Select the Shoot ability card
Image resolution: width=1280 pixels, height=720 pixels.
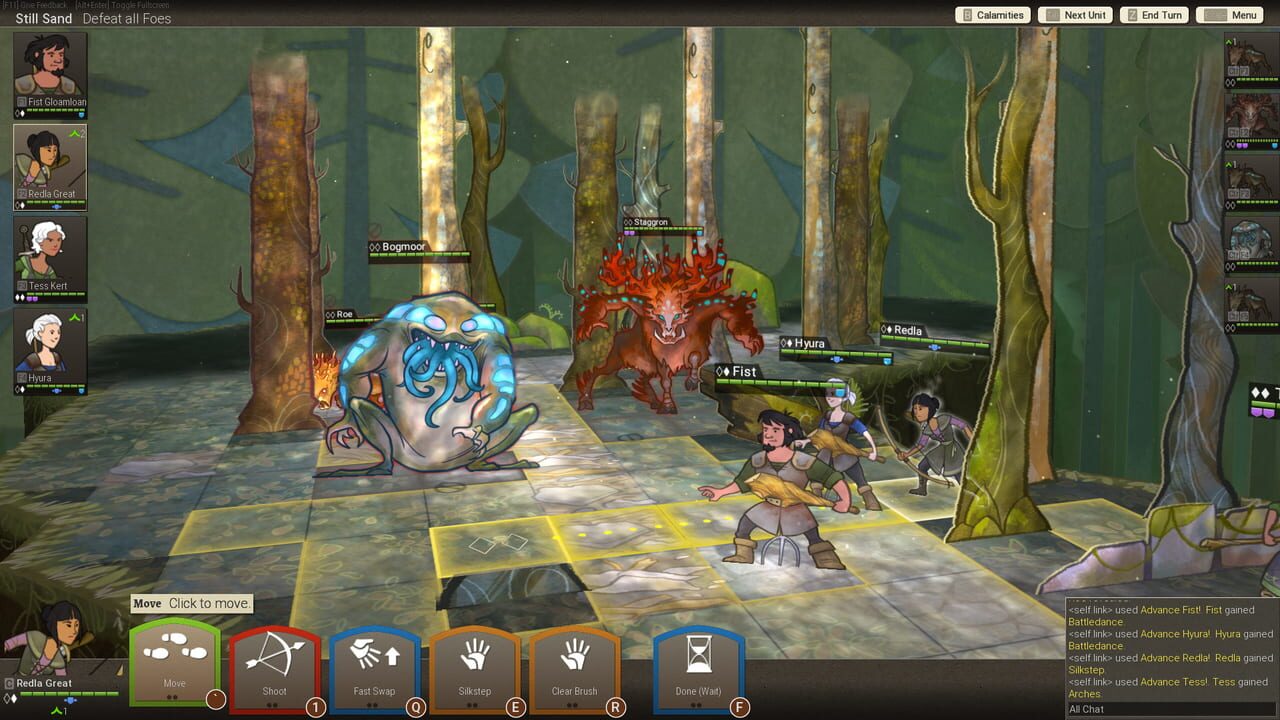pyautogui.click(x=273, y=663)
